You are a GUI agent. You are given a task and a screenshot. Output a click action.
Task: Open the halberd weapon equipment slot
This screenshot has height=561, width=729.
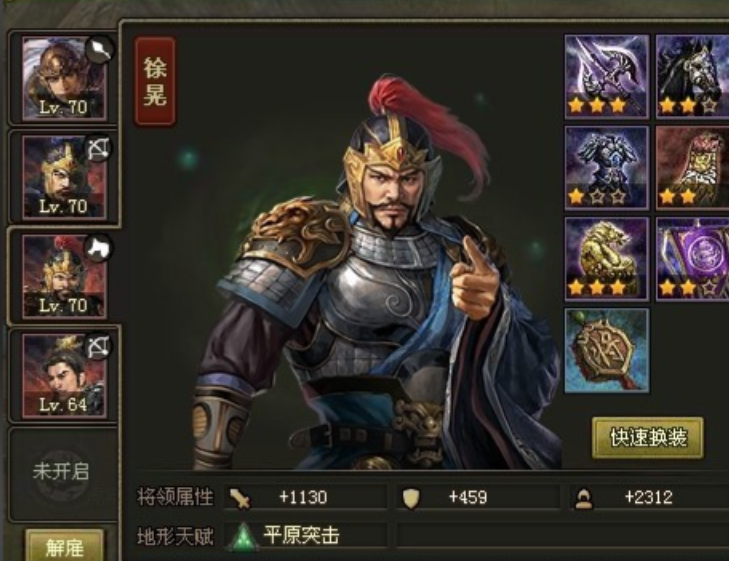(607, 76)
